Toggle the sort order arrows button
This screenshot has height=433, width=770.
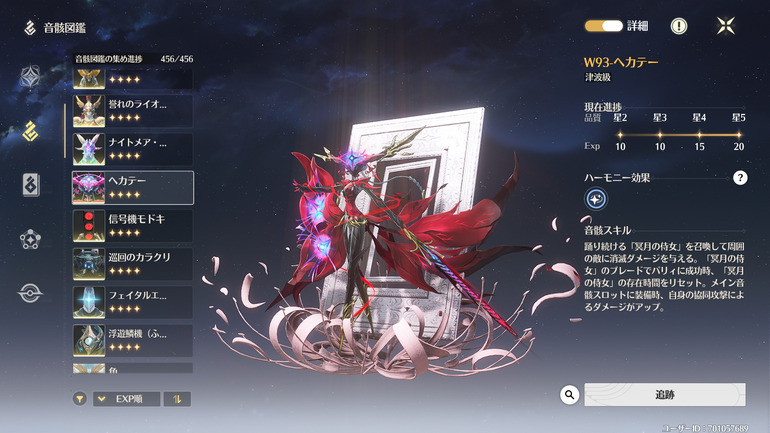(177, 399)
